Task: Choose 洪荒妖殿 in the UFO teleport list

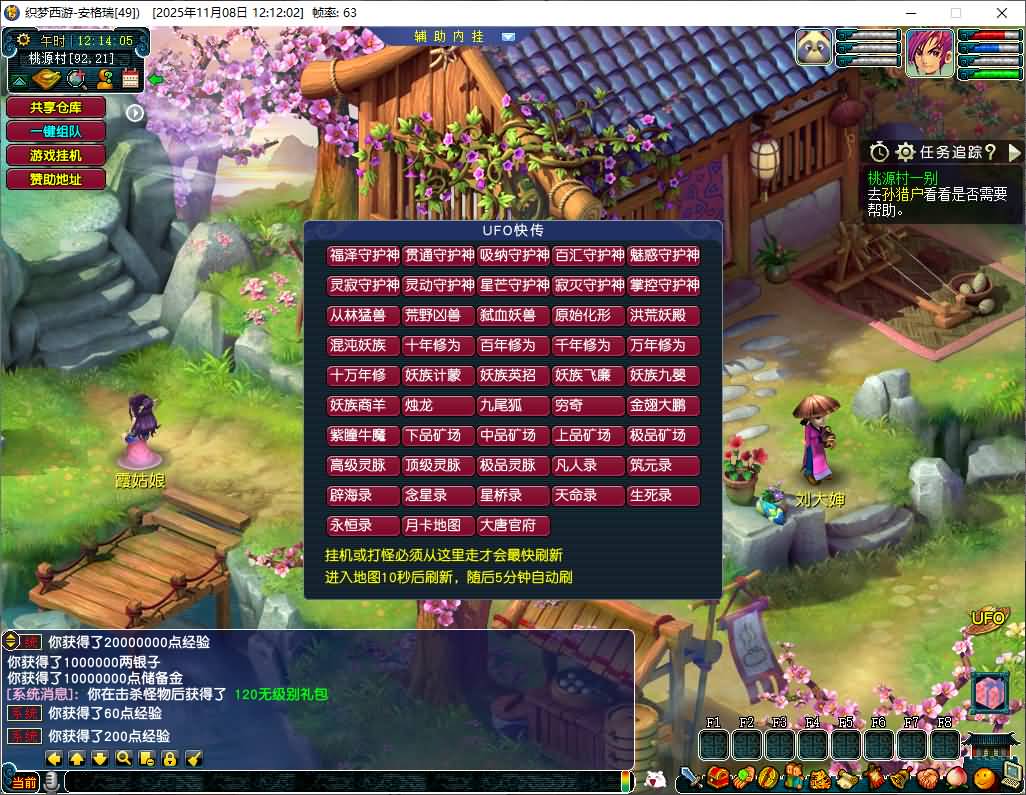Action: click(x=664, y=315)
